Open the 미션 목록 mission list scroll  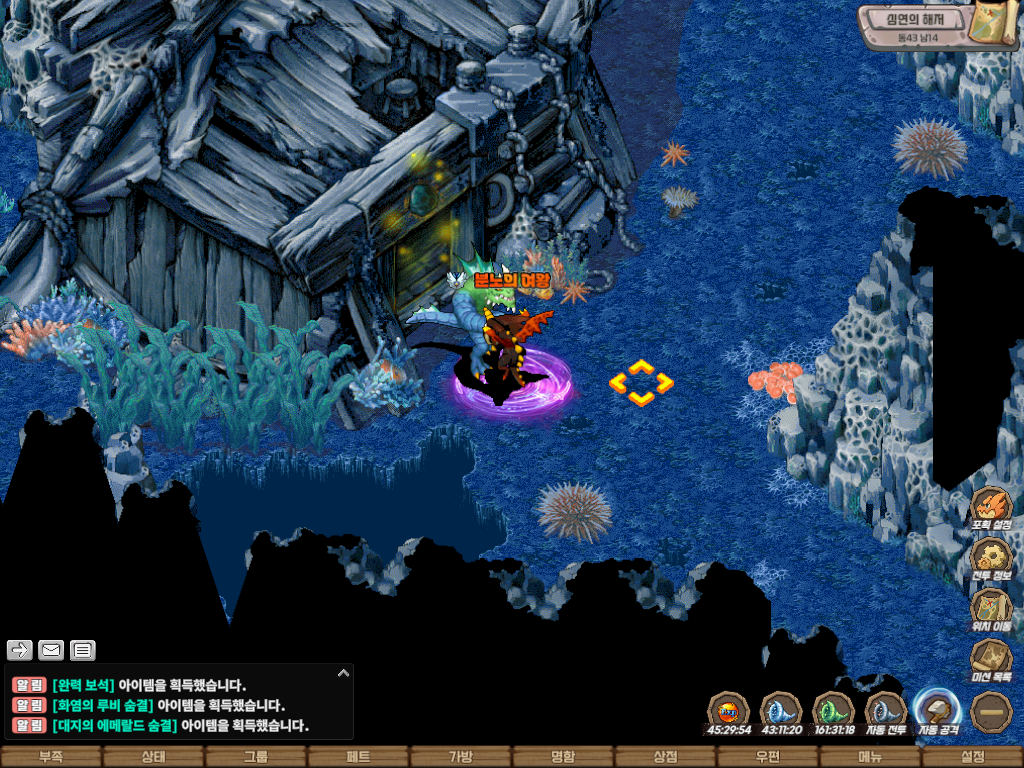[991, 660]
